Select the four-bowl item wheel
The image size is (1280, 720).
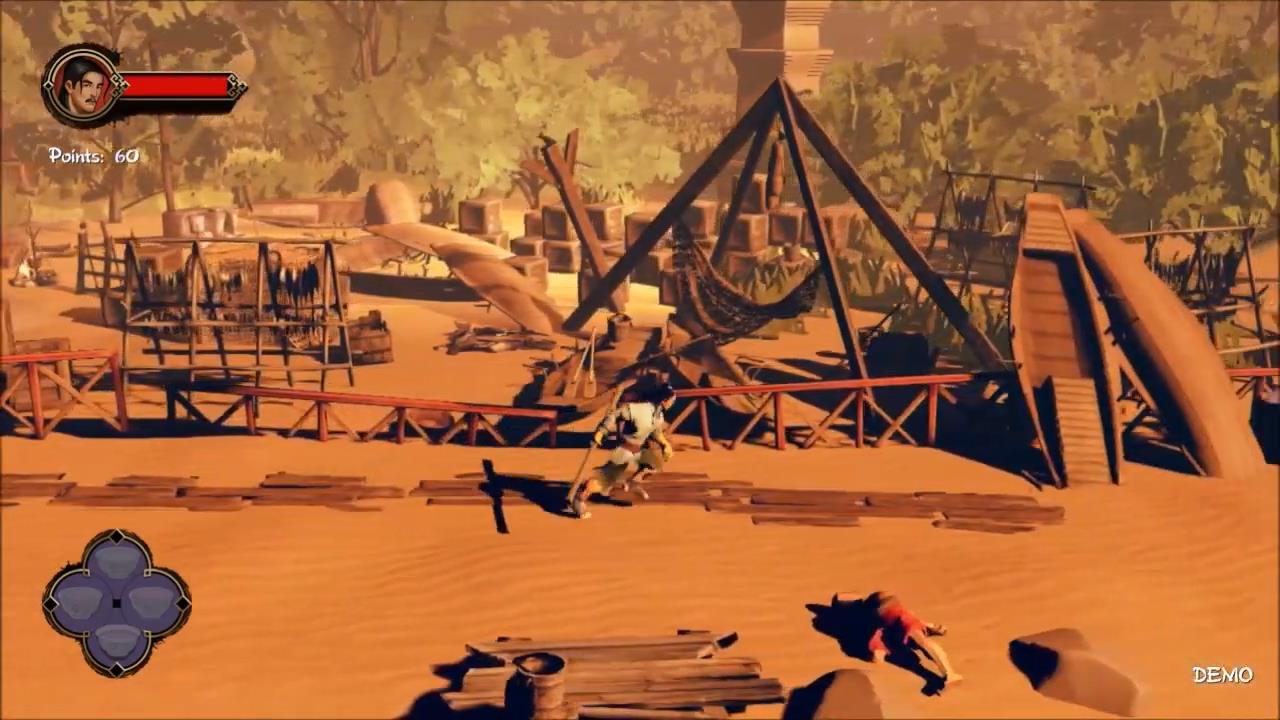coord(117,602)
